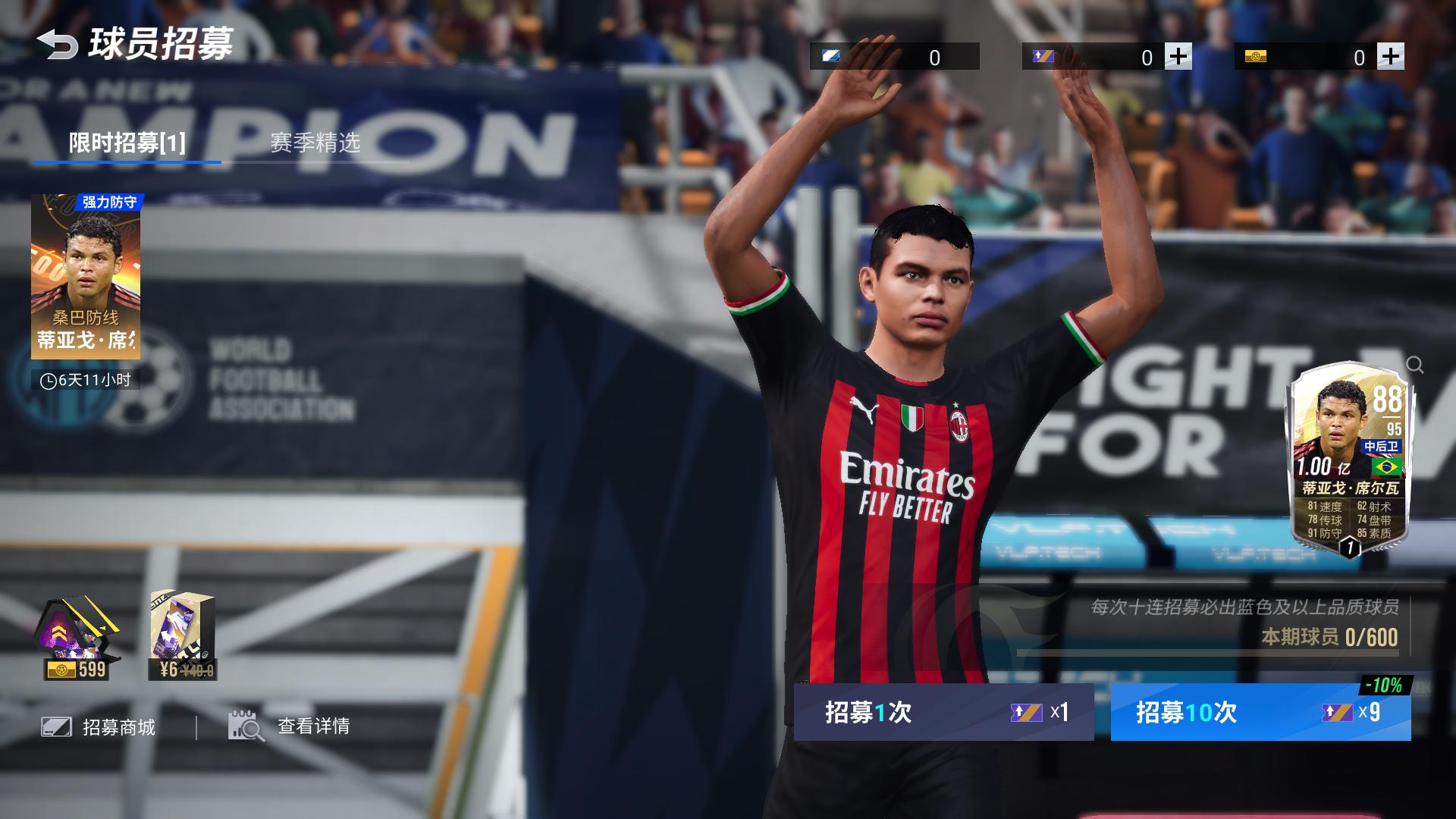
Task: Go back using the return arrow
Action: pos(58,44)
